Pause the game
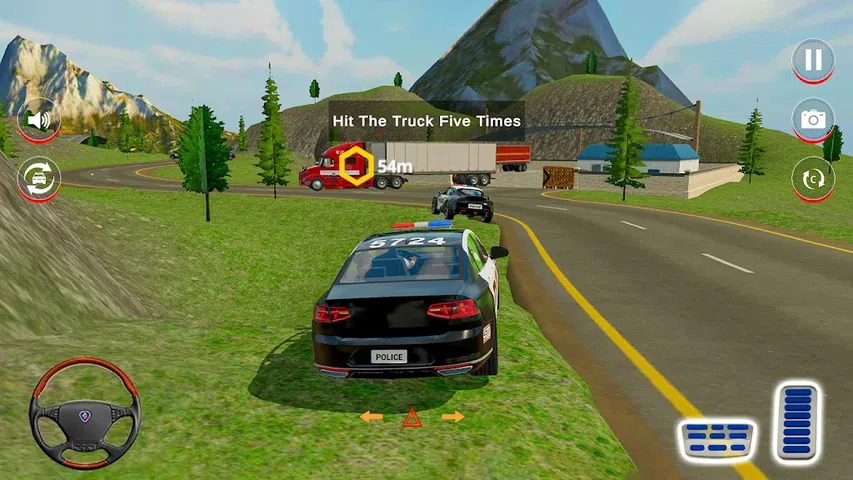 [813, 60]
